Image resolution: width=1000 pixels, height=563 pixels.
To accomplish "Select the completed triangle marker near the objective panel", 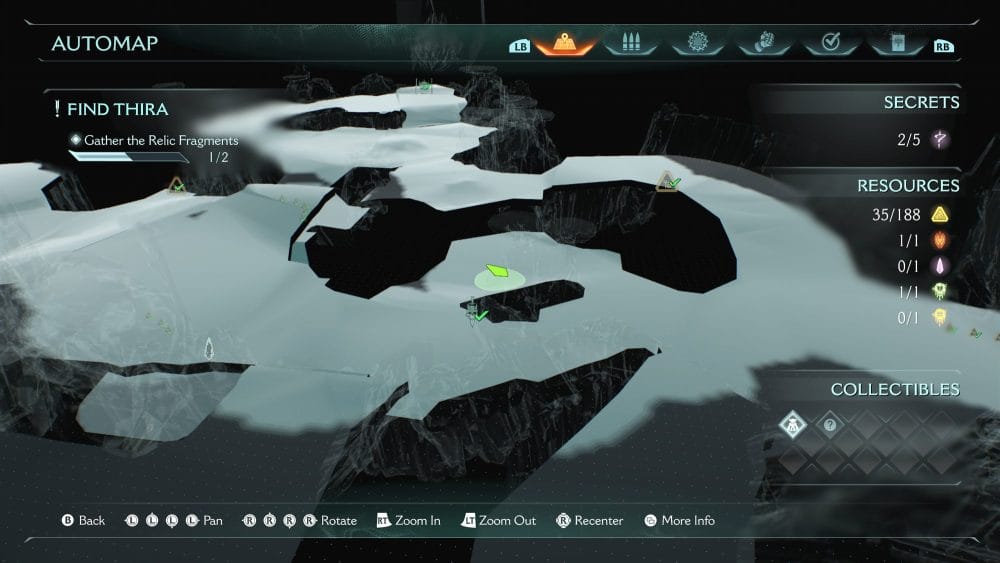I will [177, 185].
